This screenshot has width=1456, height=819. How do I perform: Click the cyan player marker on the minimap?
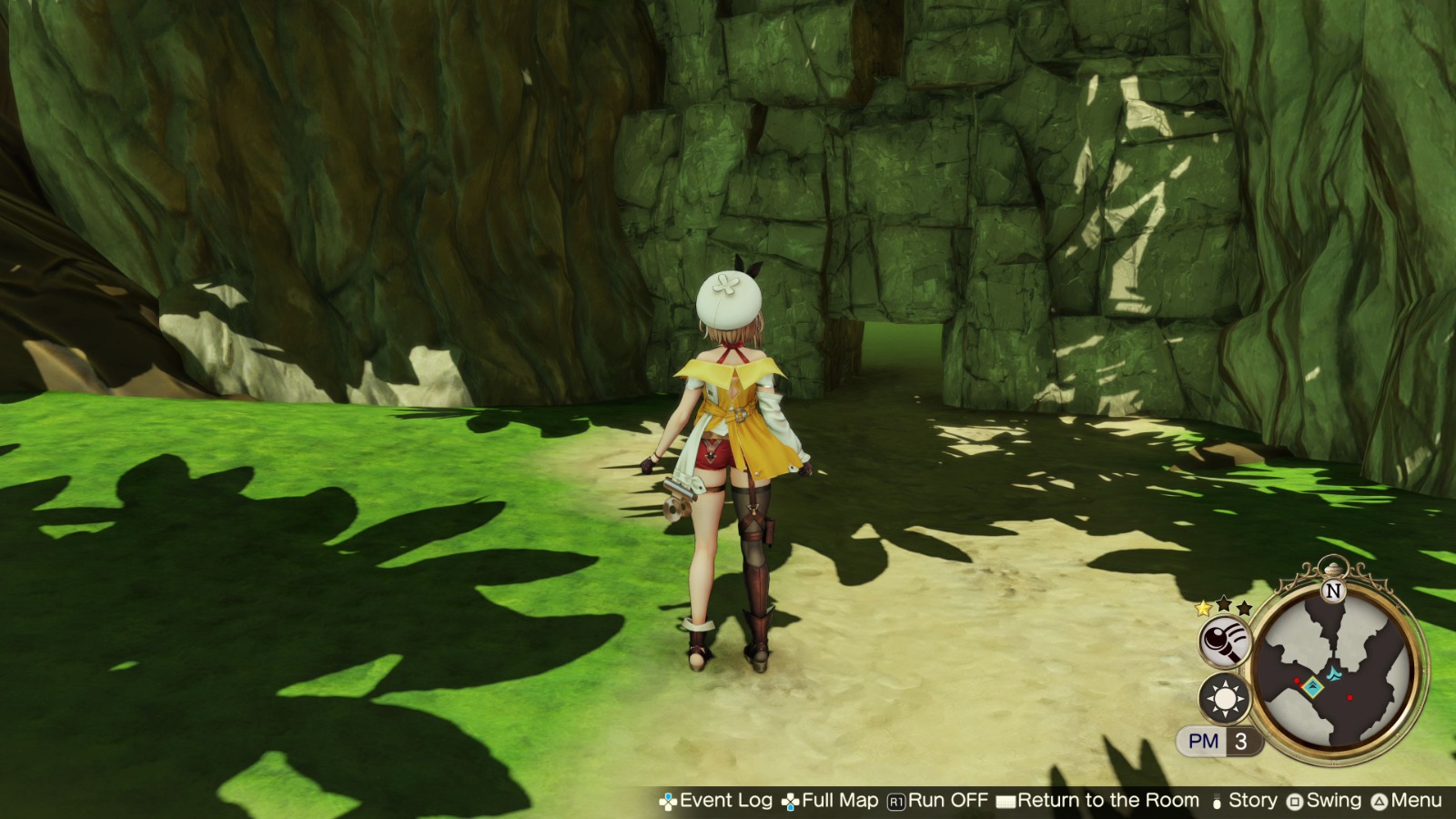pyautogui.click(x=1314, y=685)
